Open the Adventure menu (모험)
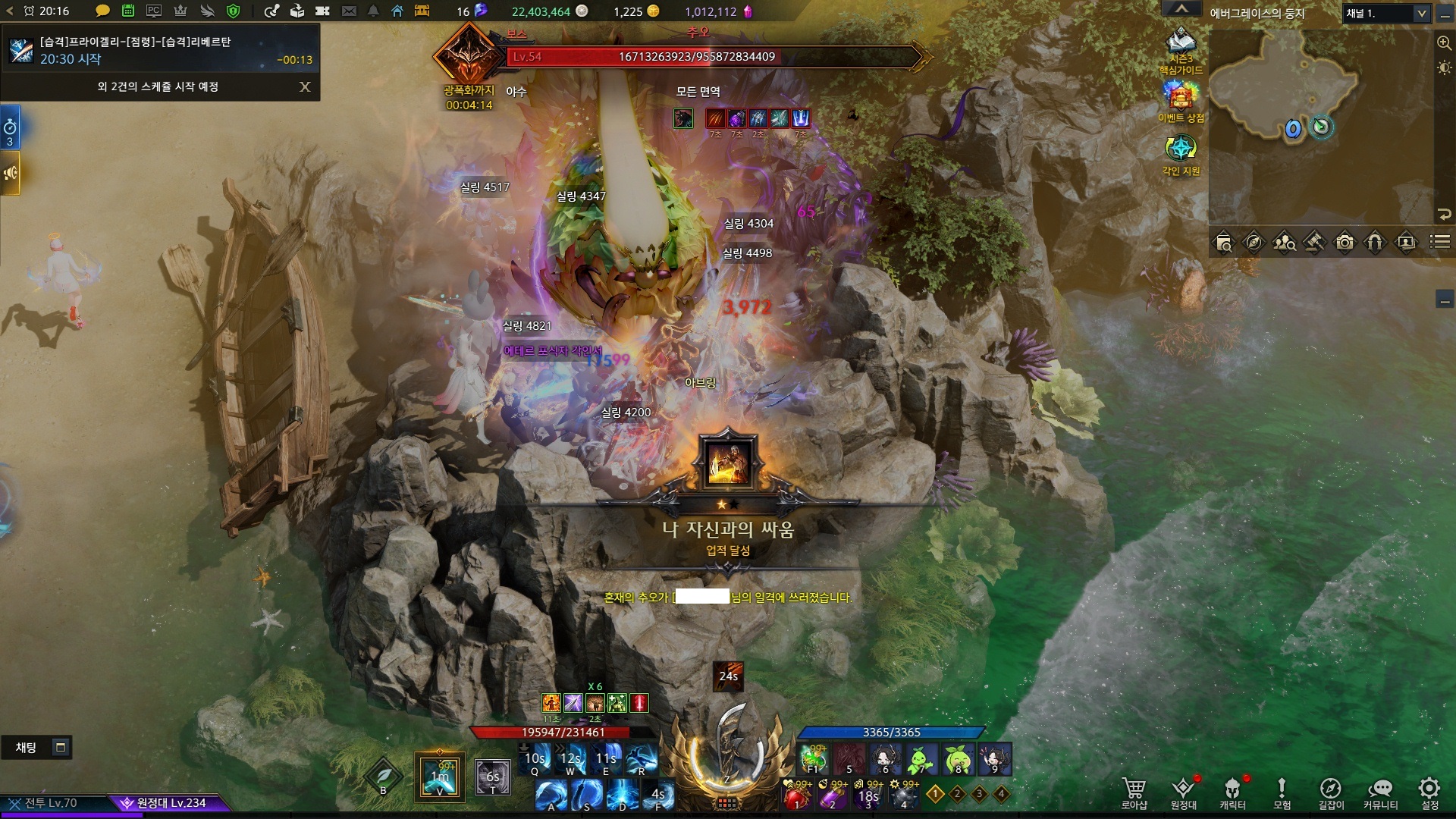1456x819 pixels. tap(1282, 792)
